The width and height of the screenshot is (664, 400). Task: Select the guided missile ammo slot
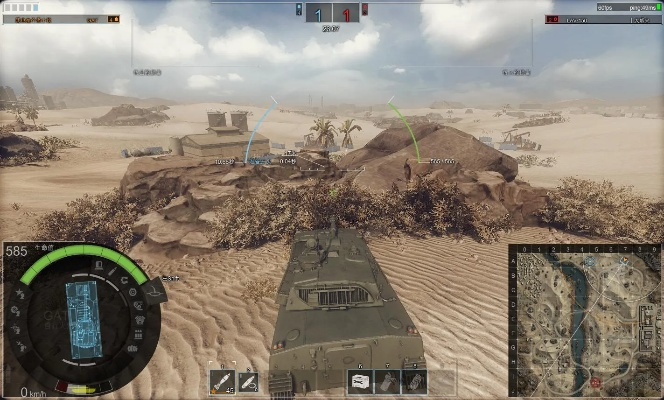[x=248, y=381]
